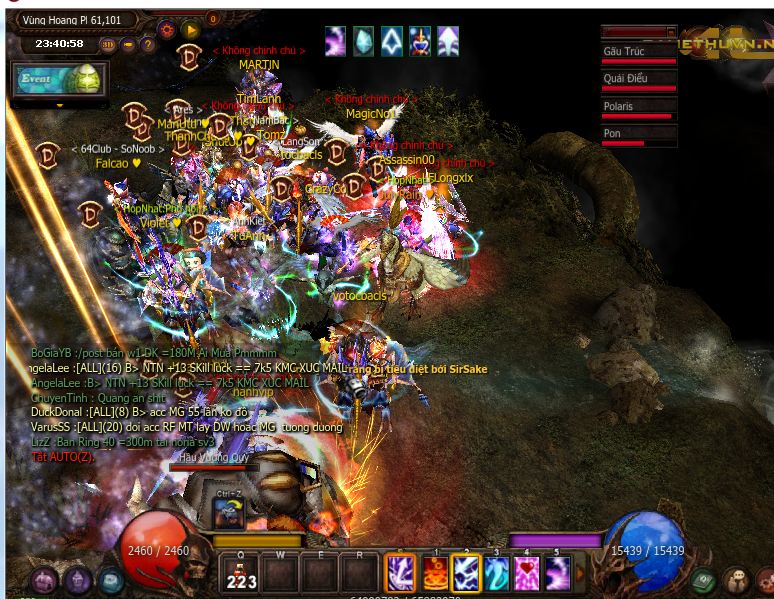
Task: Activate the heart skill in slot 4
Action: click(x=527, y=574)
